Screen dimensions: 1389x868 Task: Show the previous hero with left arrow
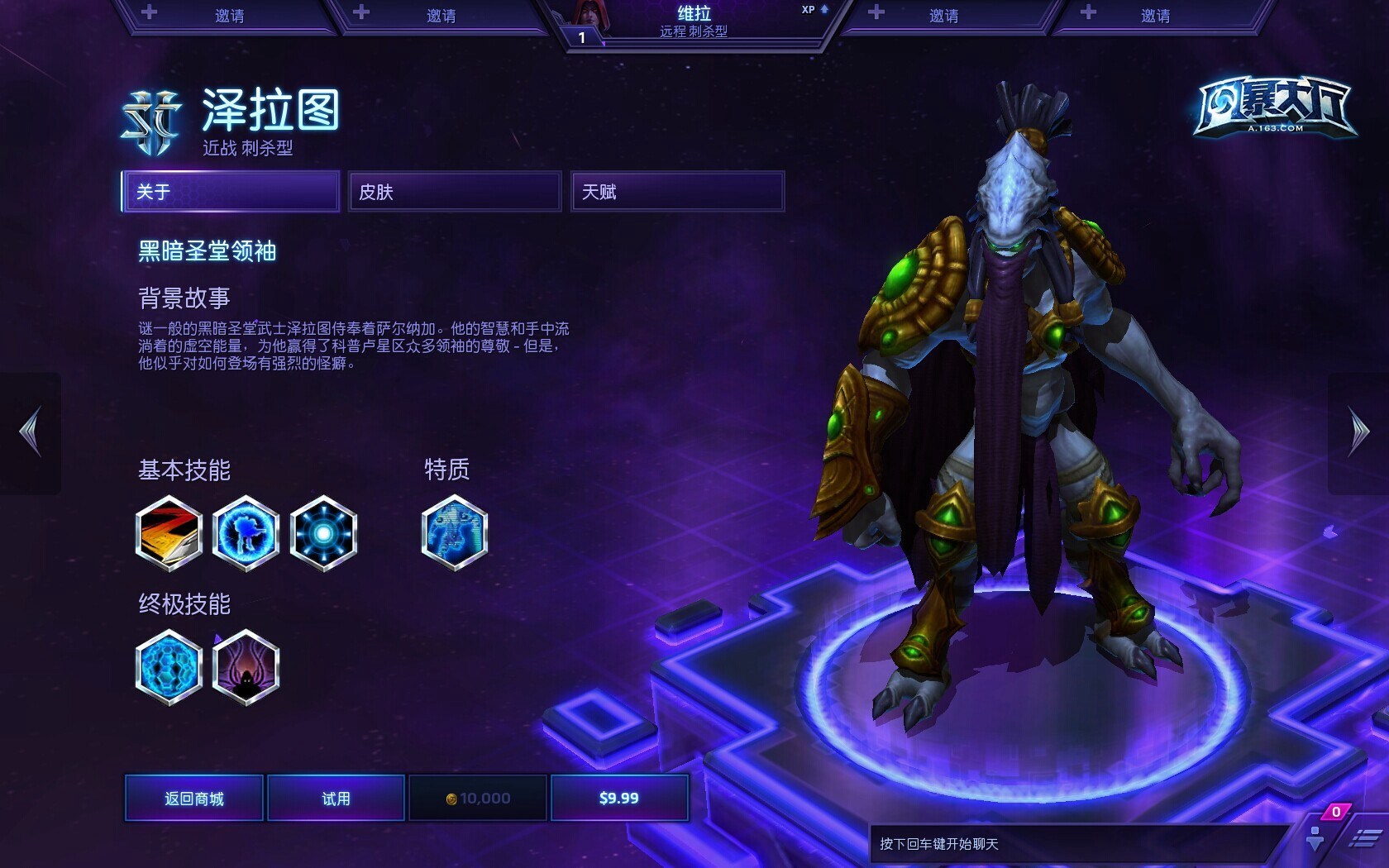pyautogui.click(x=31, y=432)
